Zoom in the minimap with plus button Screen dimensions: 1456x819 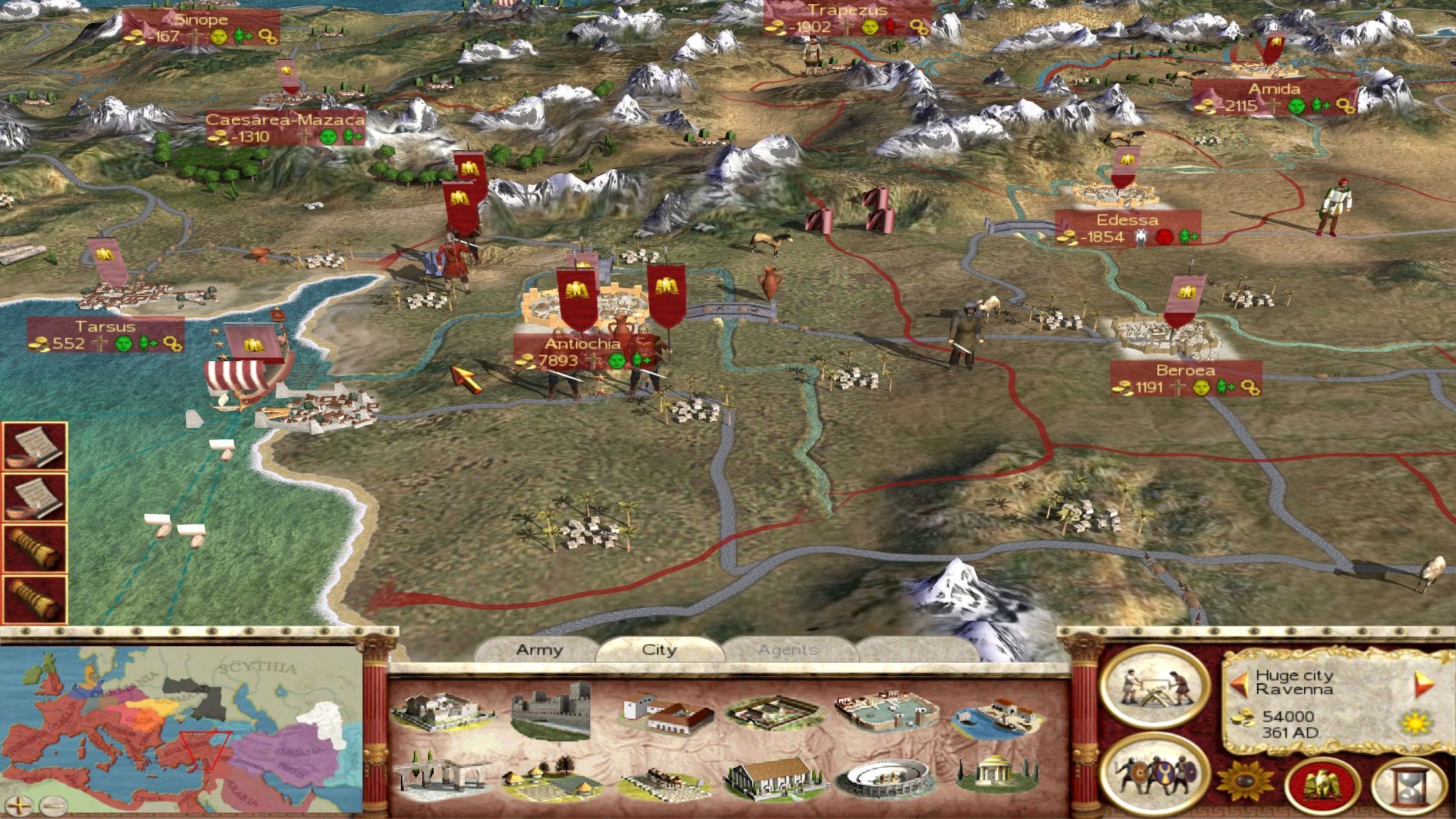(x=22, y=805)
